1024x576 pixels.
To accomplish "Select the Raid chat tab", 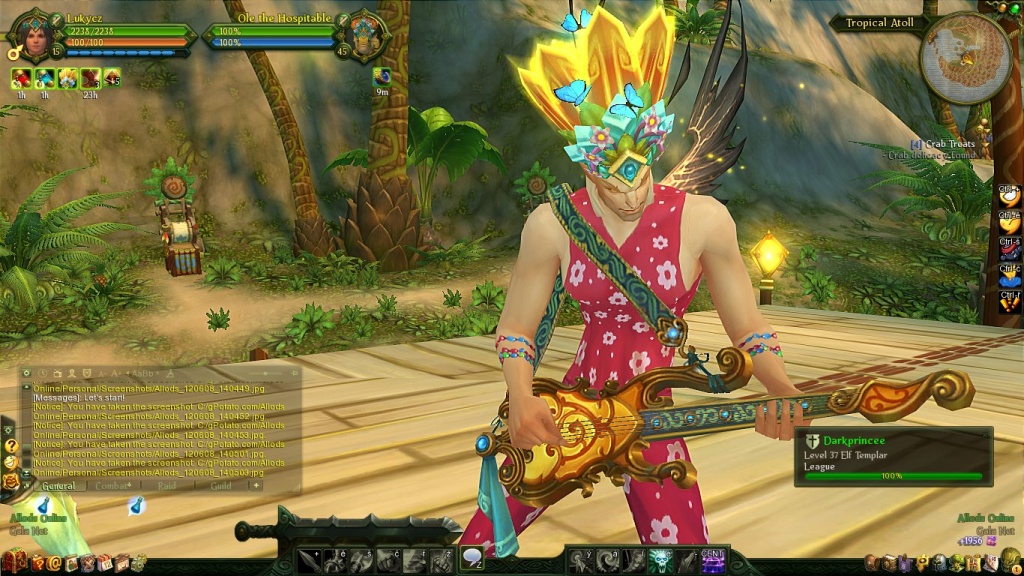I will [x=167, y=486].
